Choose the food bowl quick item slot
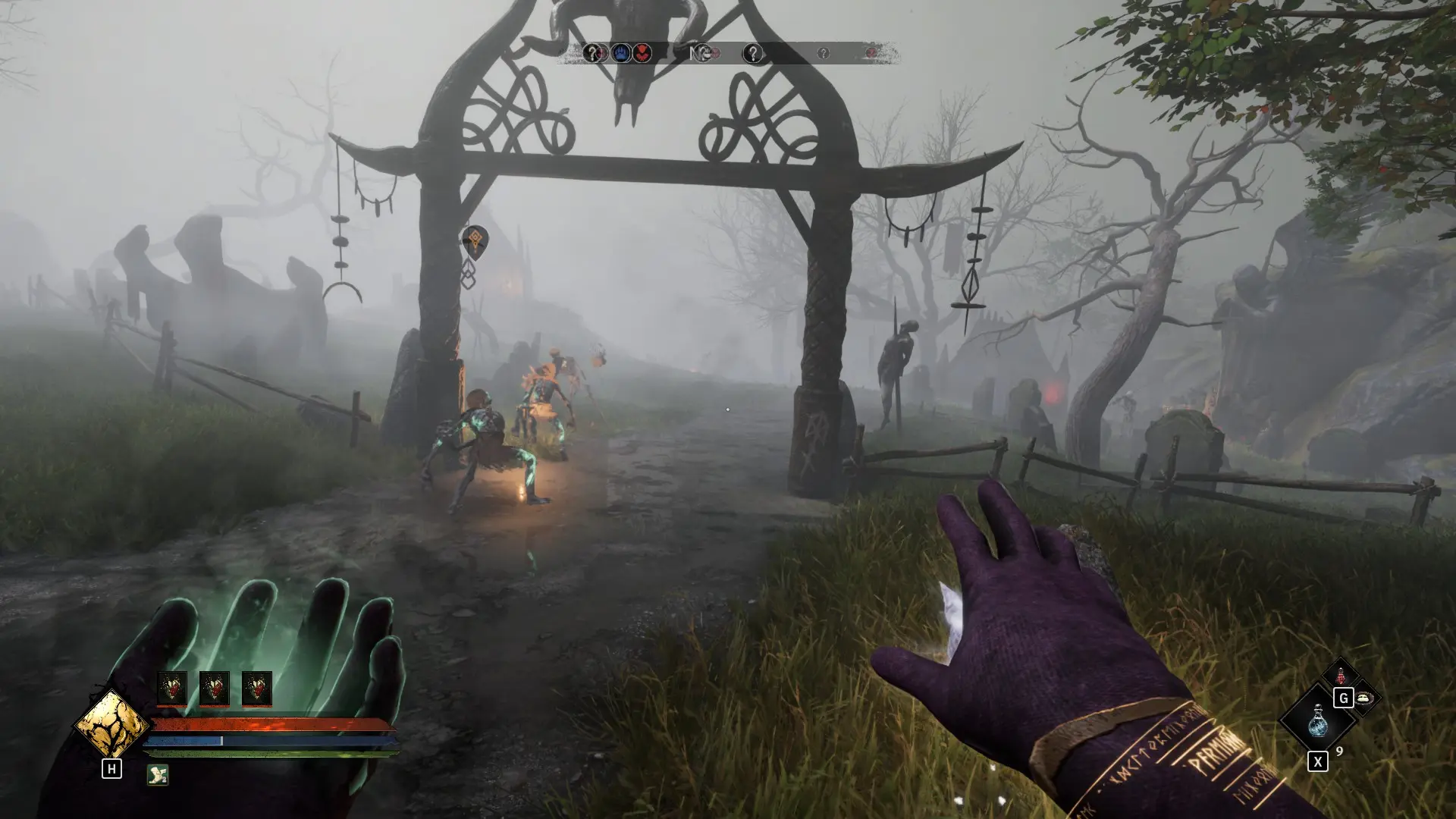Viewport: 1456px width, 819px height. tap(1364, 698)
